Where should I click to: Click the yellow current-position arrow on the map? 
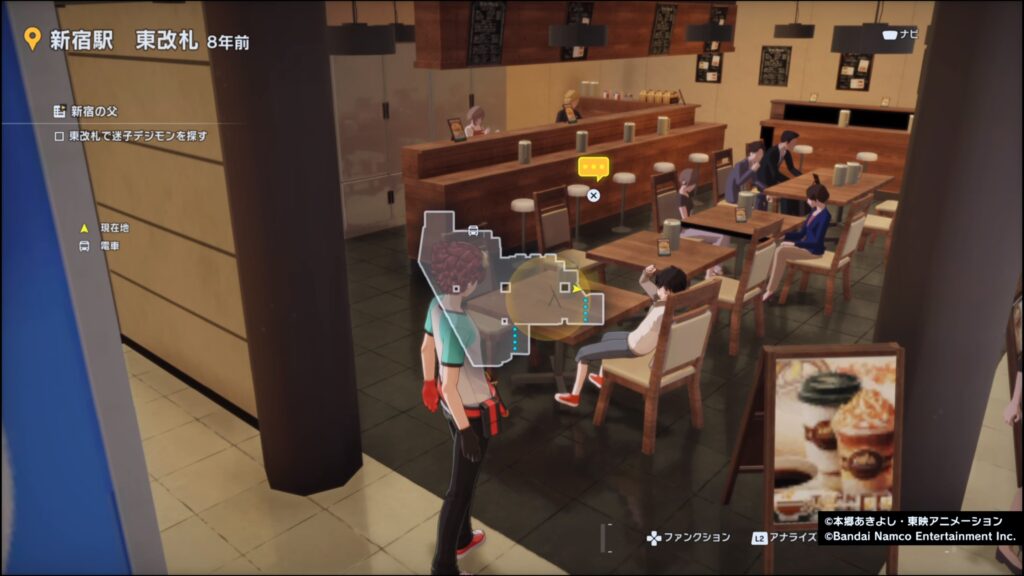coord(577,288)
